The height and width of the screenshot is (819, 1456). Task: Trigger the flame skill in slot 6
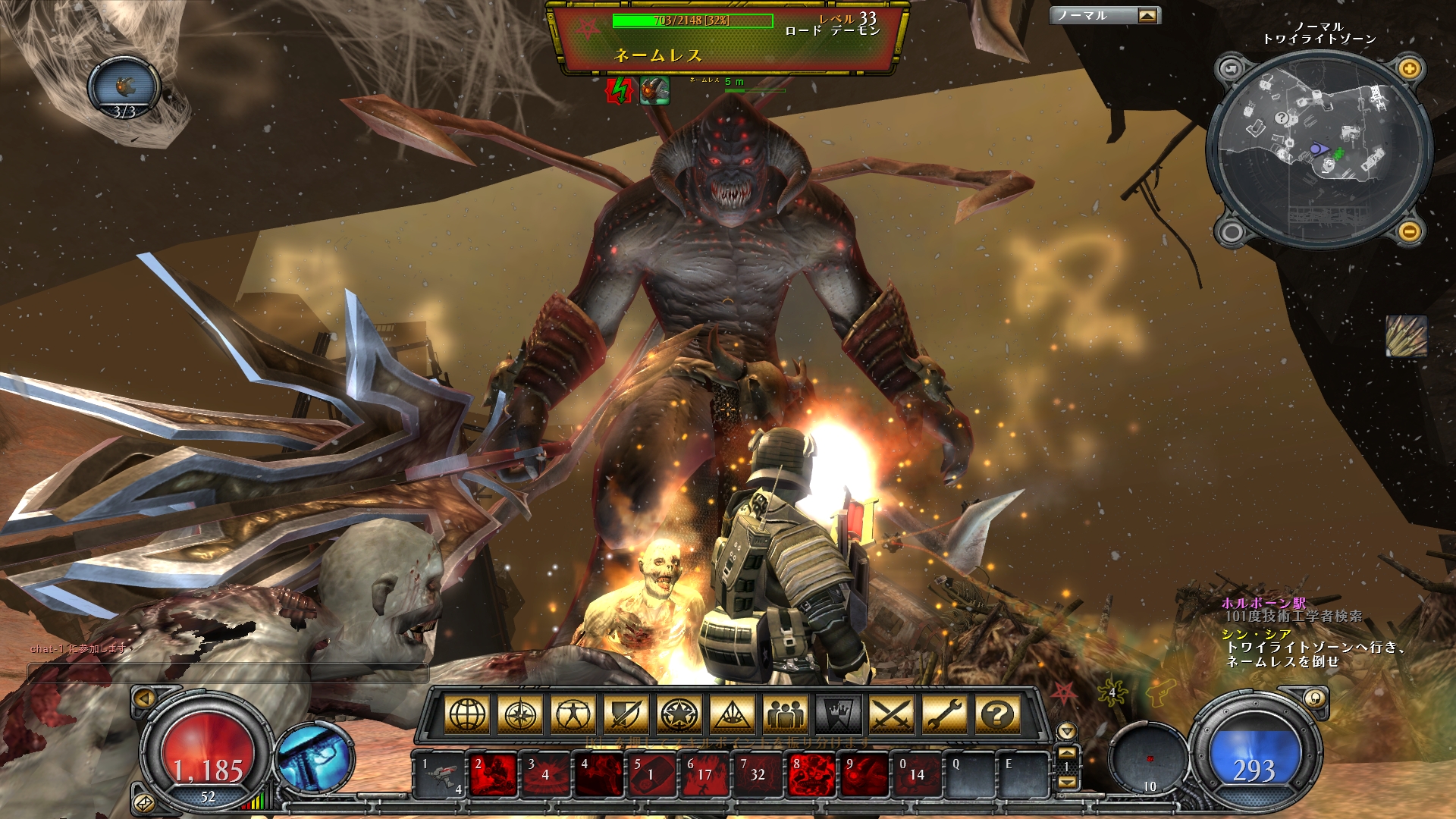[x=706, y=775]
